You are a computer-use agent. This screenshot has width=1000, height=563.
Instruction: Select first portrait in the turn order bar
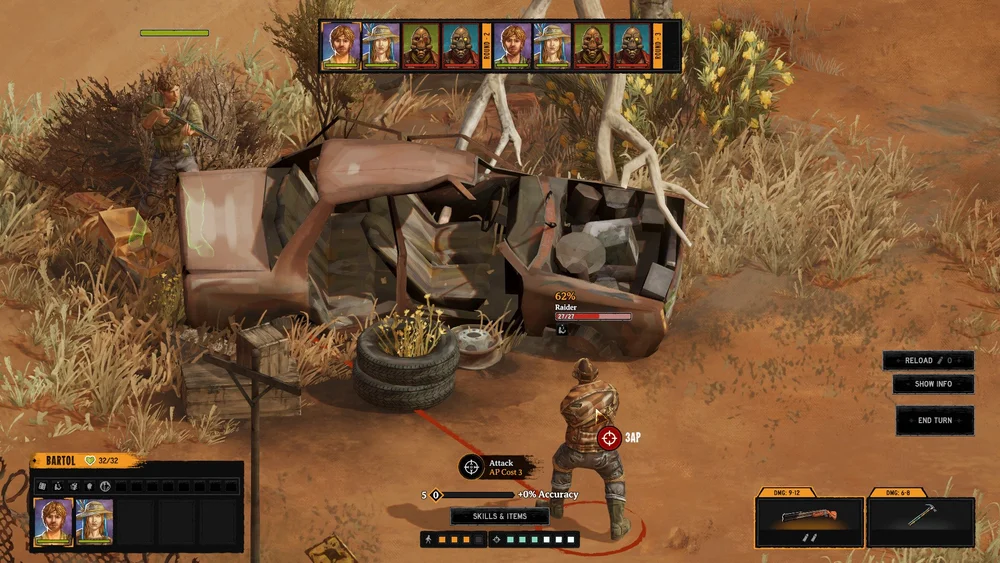tap(340, 46)
